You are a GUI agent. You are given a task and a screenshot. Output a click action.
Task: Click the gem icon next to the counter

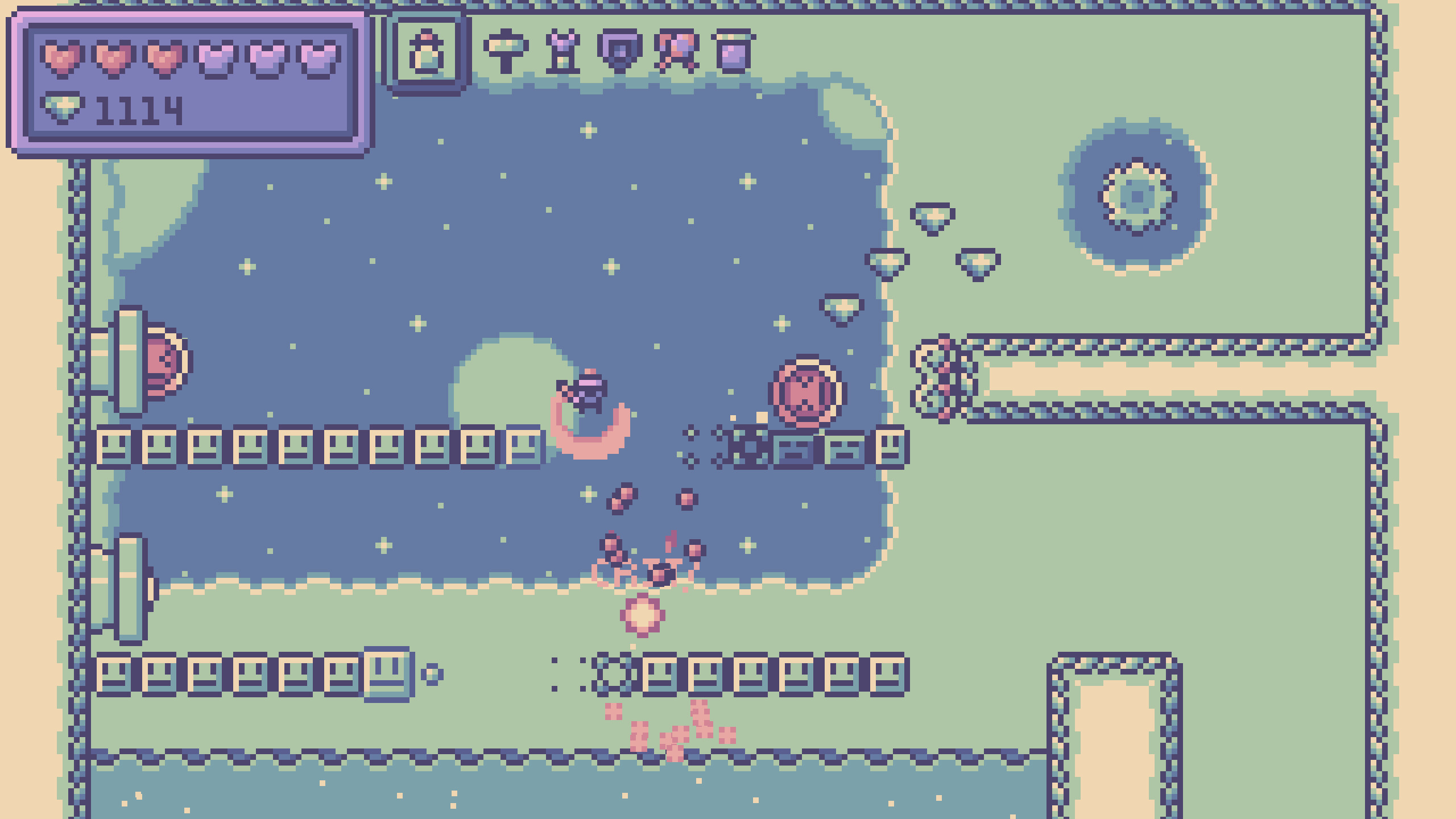(63, 108)
